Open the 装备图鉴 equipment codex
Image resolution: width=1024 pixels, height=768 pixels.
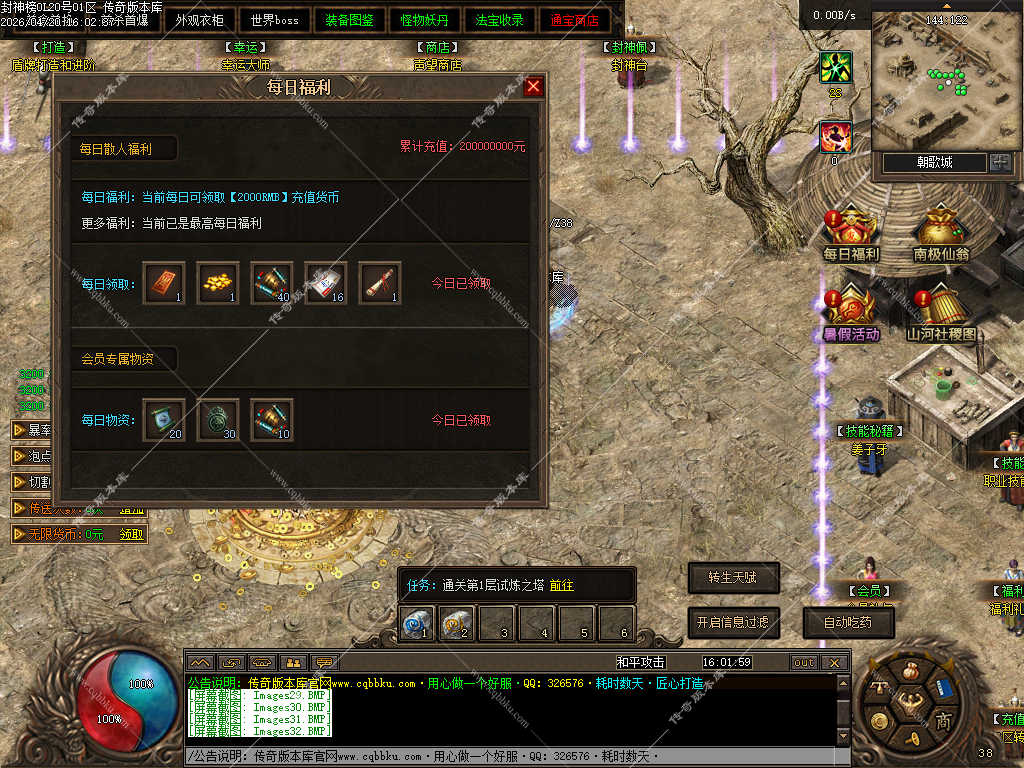tap(349, 19)
